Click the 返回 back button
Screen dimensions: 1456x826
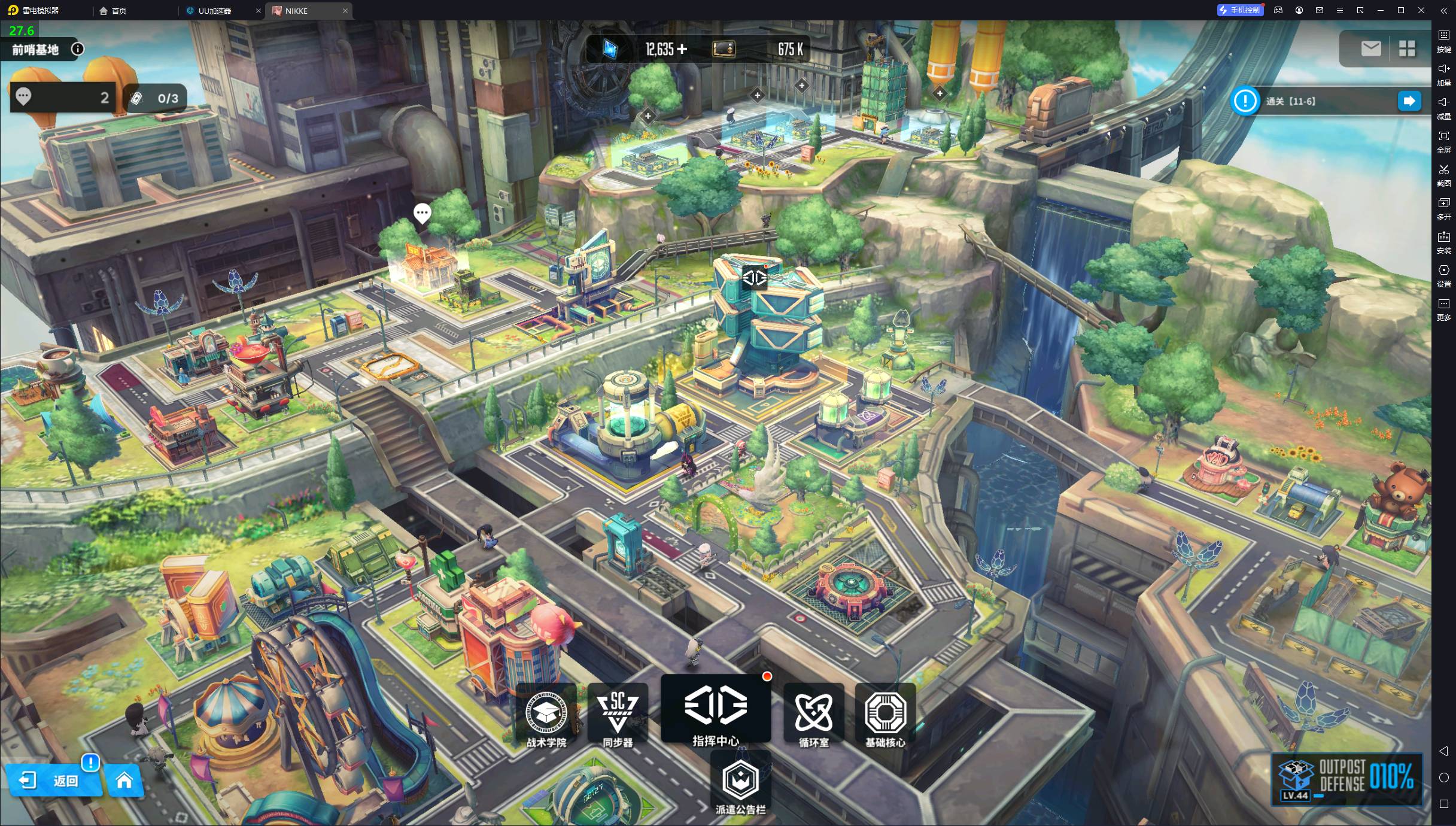click(x=54, y=781)
